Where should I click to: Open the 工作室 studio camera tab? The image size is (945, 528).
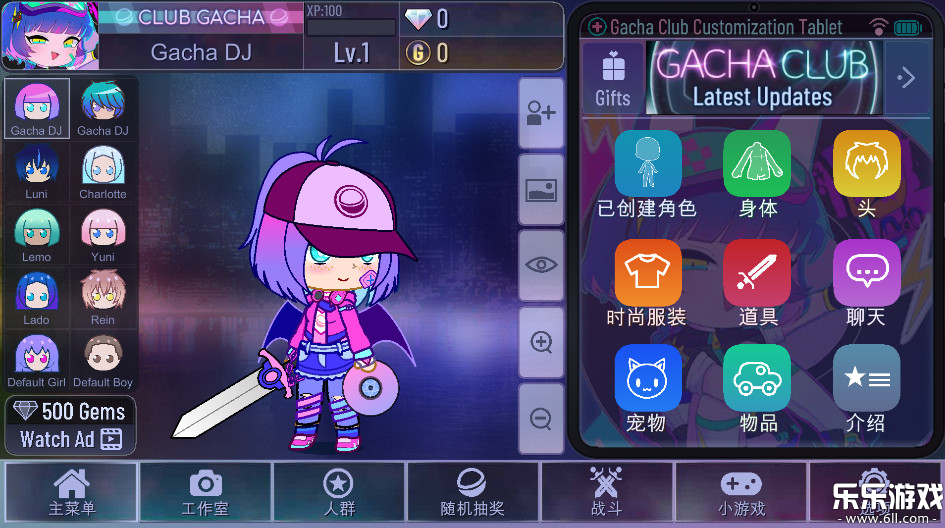coord(206,493)
